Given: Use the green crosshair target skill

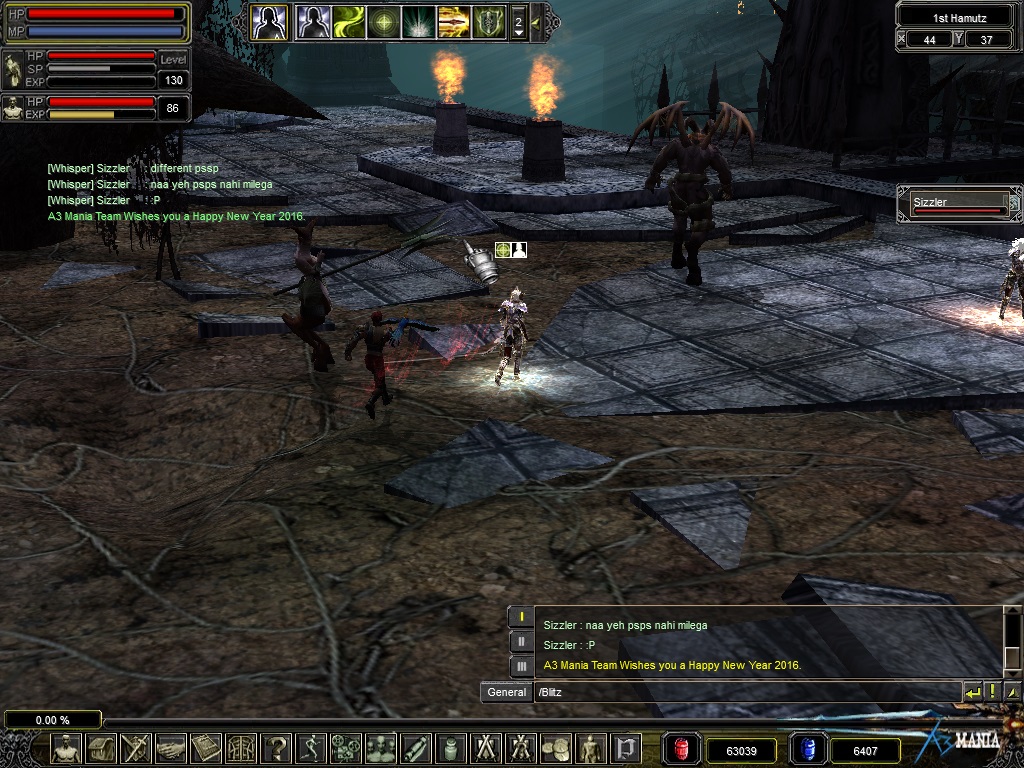Looking at the screenshot, I should 383,21.
